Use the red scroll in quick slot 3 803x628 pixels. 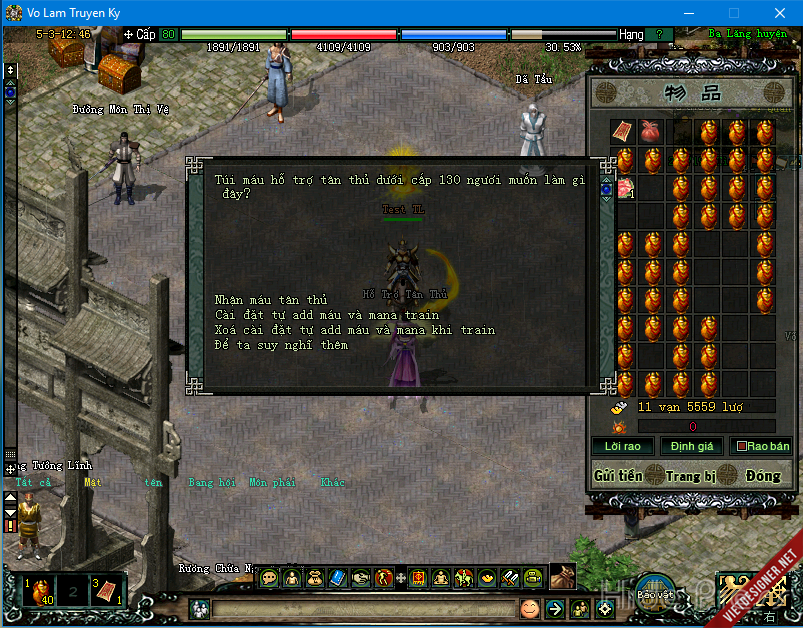tap(107, 590)
